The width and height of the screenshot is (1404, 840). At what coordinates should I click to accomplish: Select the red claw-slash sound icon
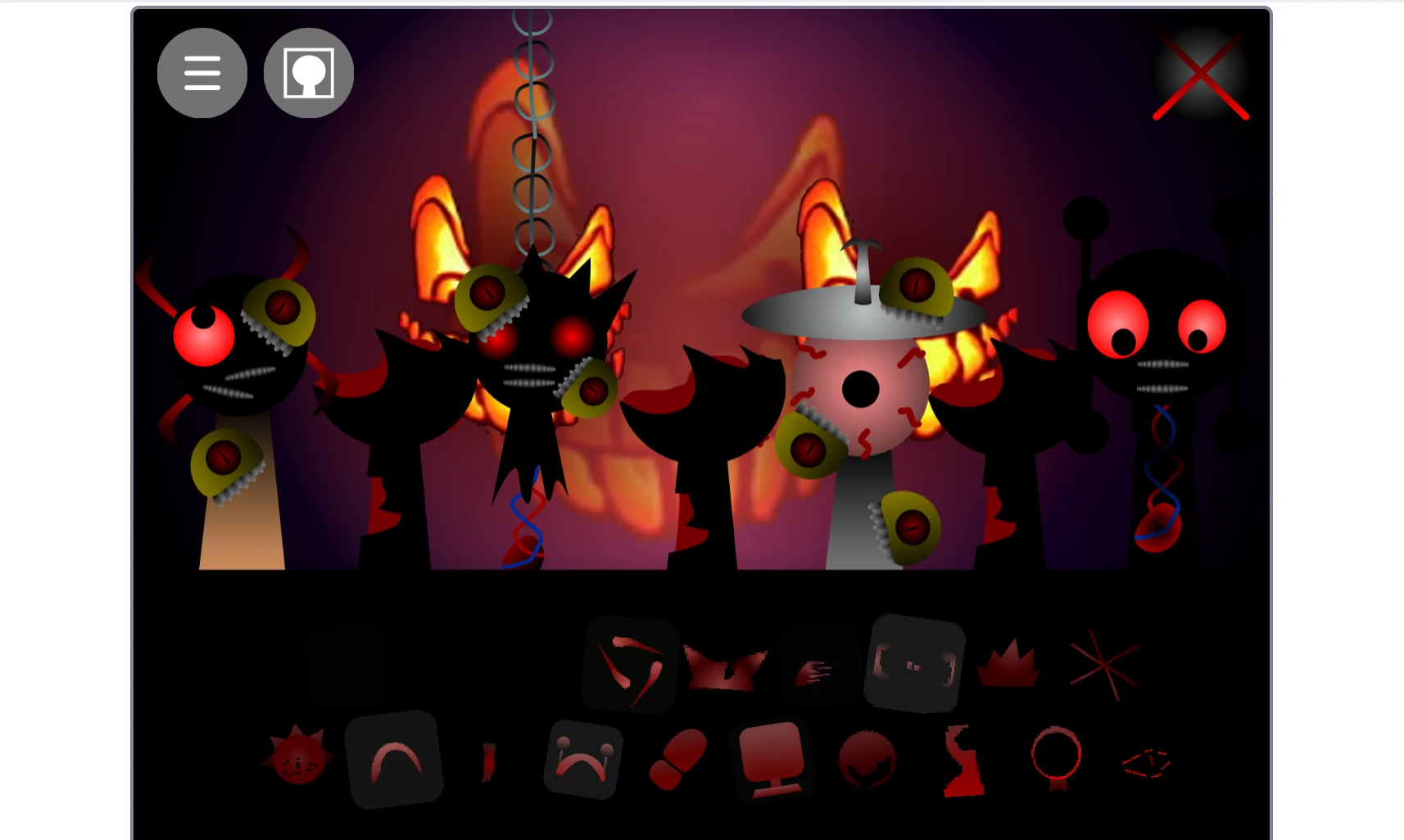[630, 665]
